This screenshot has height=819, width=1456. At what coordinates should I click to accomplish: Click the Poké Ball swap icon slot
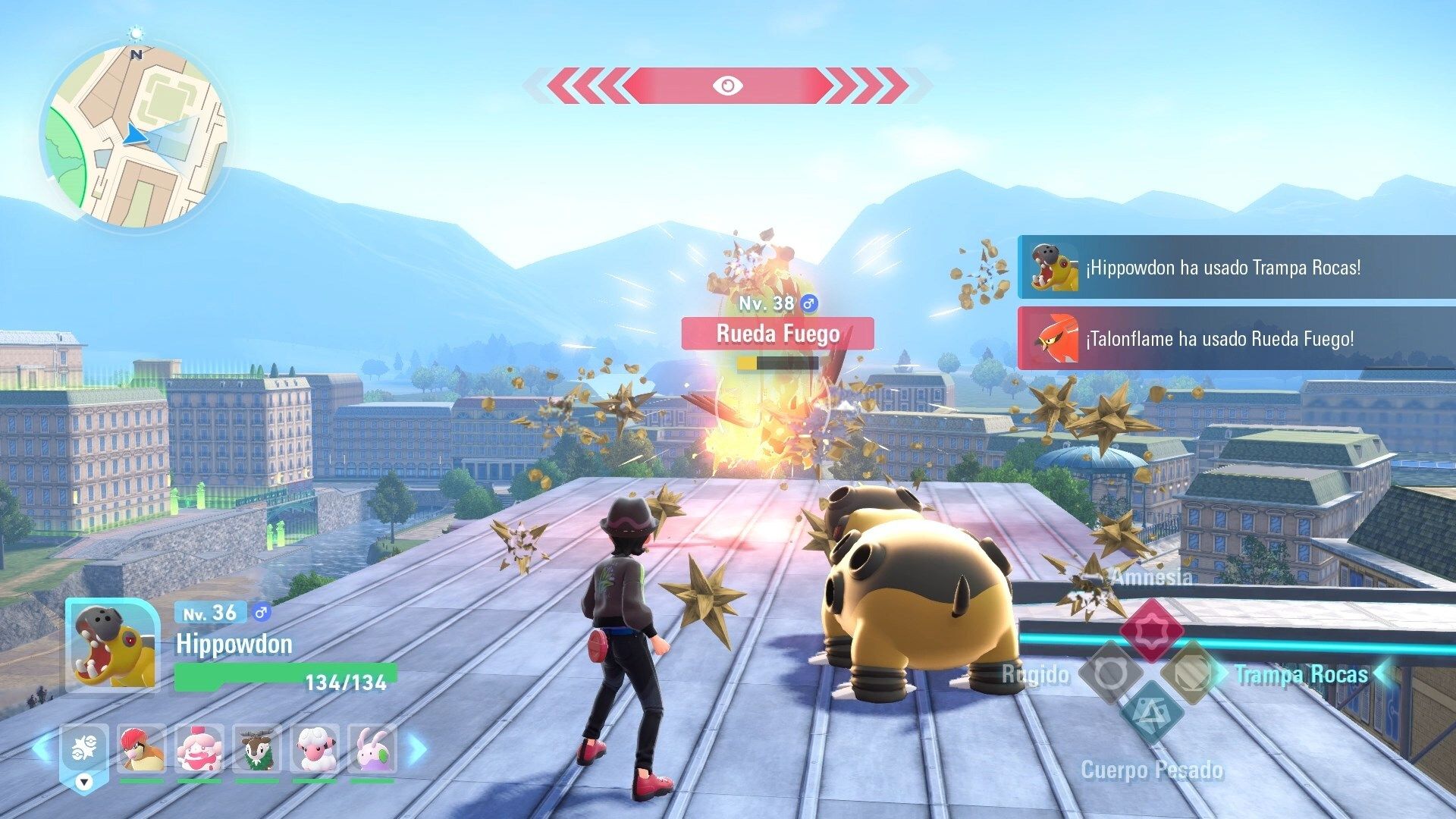point(84,750)
